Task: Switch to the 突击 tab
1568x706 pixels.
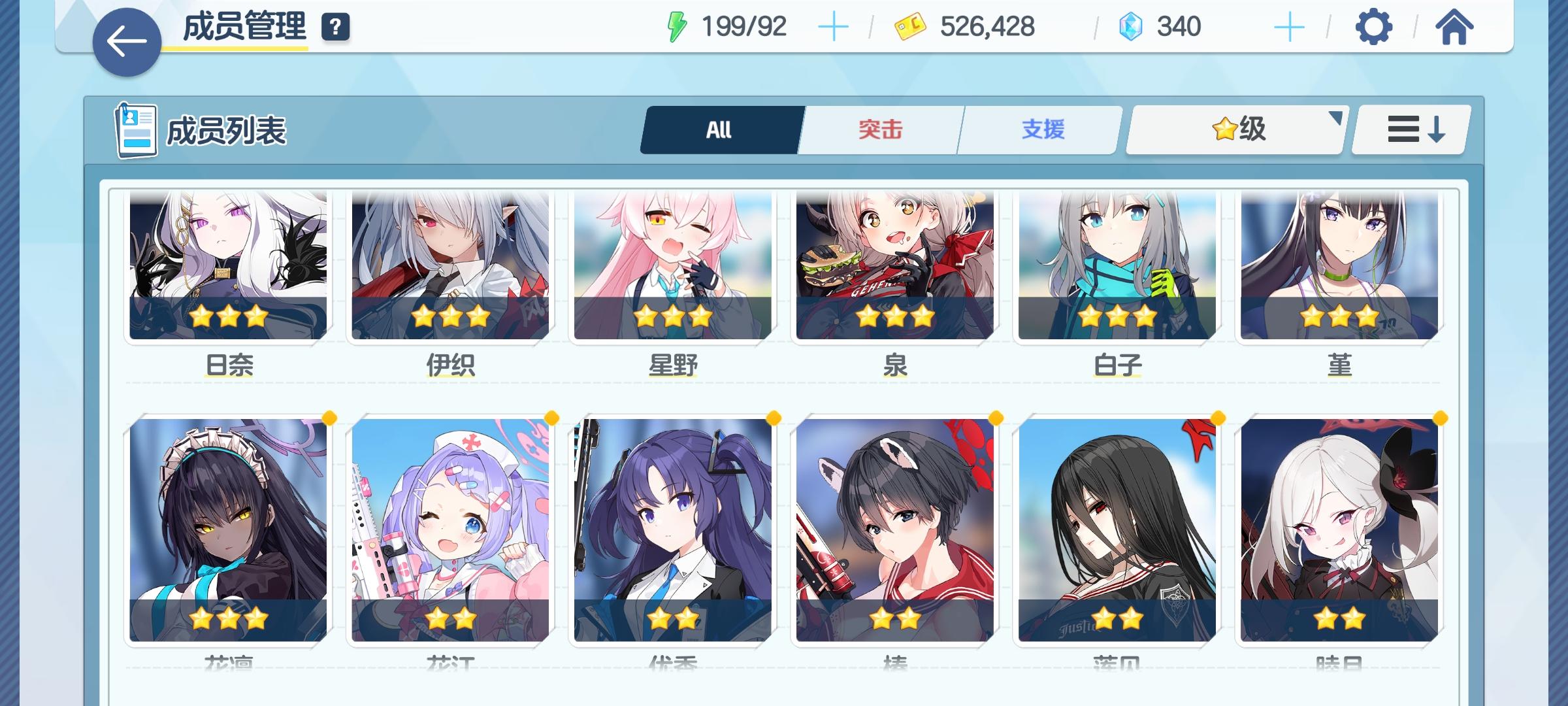Action: point(879,129)
